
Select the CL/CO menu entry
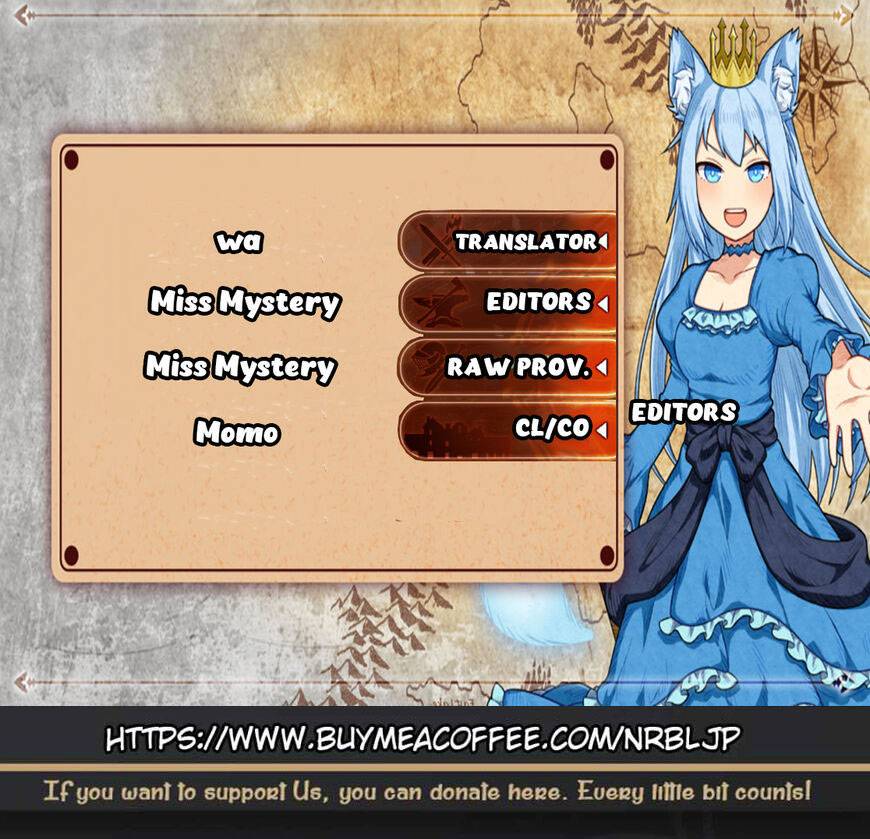point(508,429)
